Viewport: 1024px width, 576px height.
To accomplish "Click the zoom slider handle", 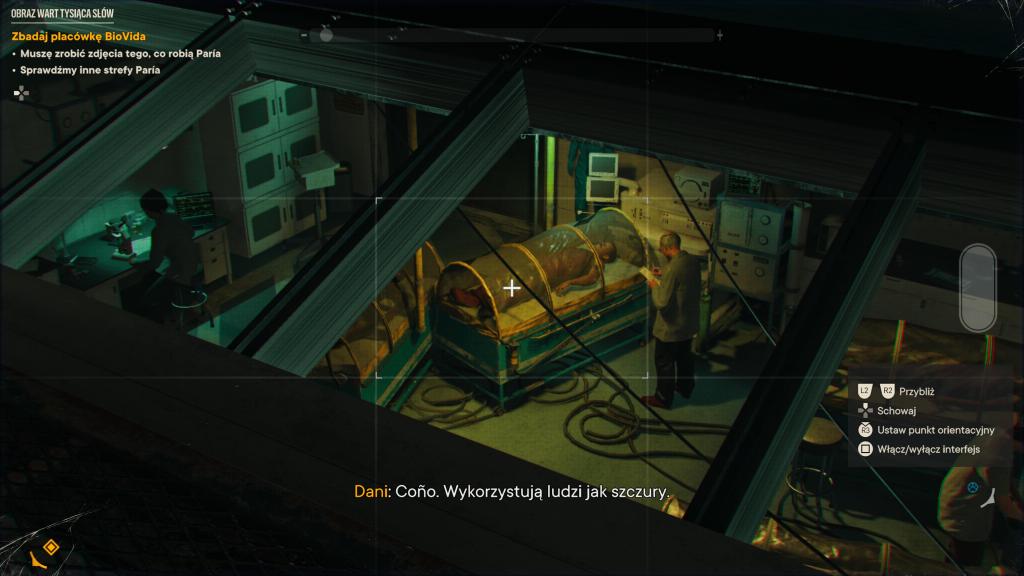I will coord(326,35).
